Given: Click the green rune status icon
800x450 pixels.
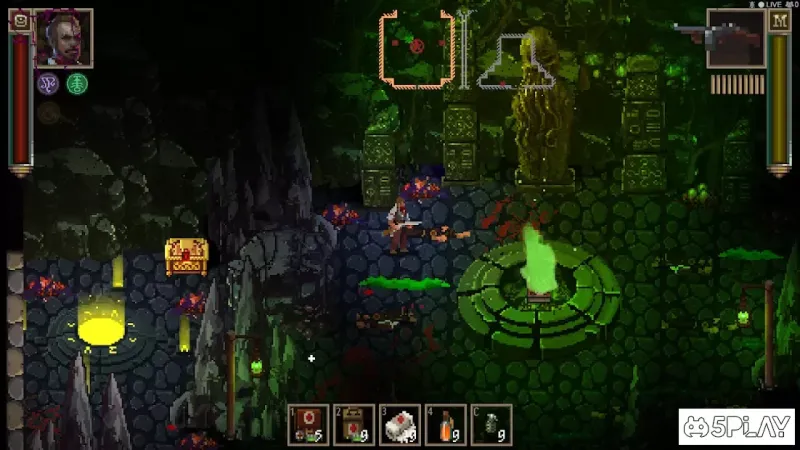Looking at the screenshot, I should coord(77,84).
